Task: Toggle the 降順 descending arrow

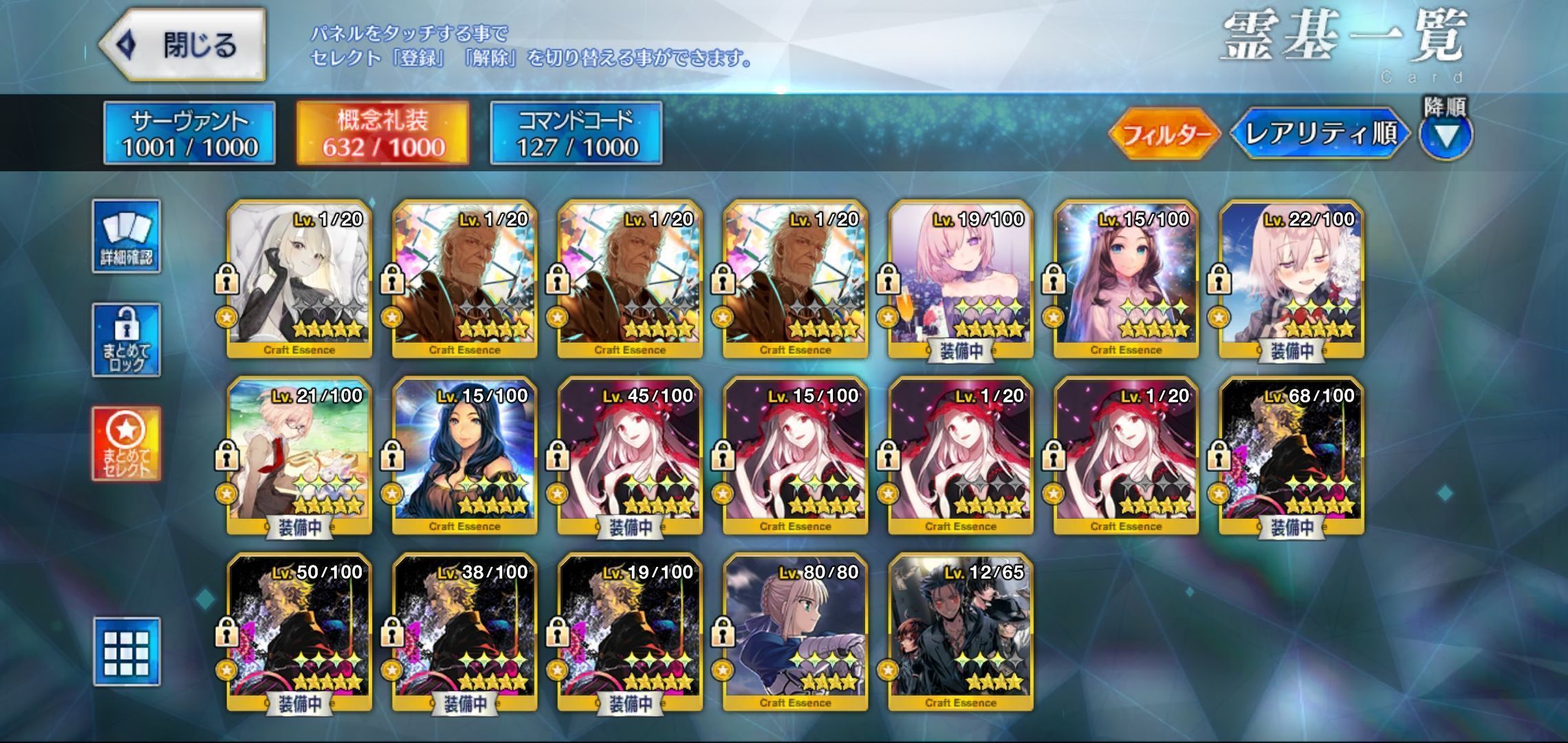Action: (x=1446, y=135)
